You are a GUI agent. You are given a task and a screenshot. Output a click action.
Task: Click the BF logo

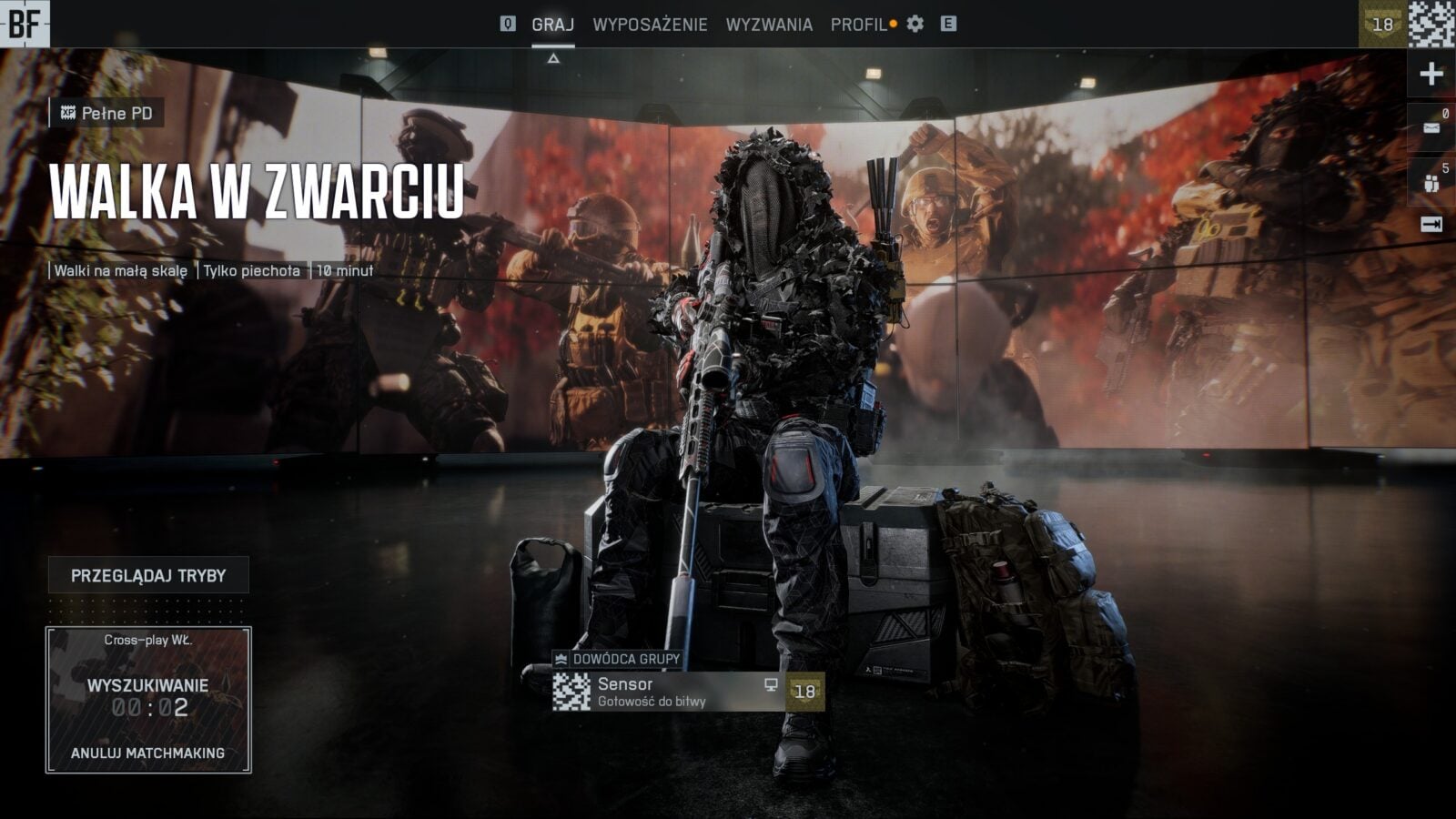[25, 24]
